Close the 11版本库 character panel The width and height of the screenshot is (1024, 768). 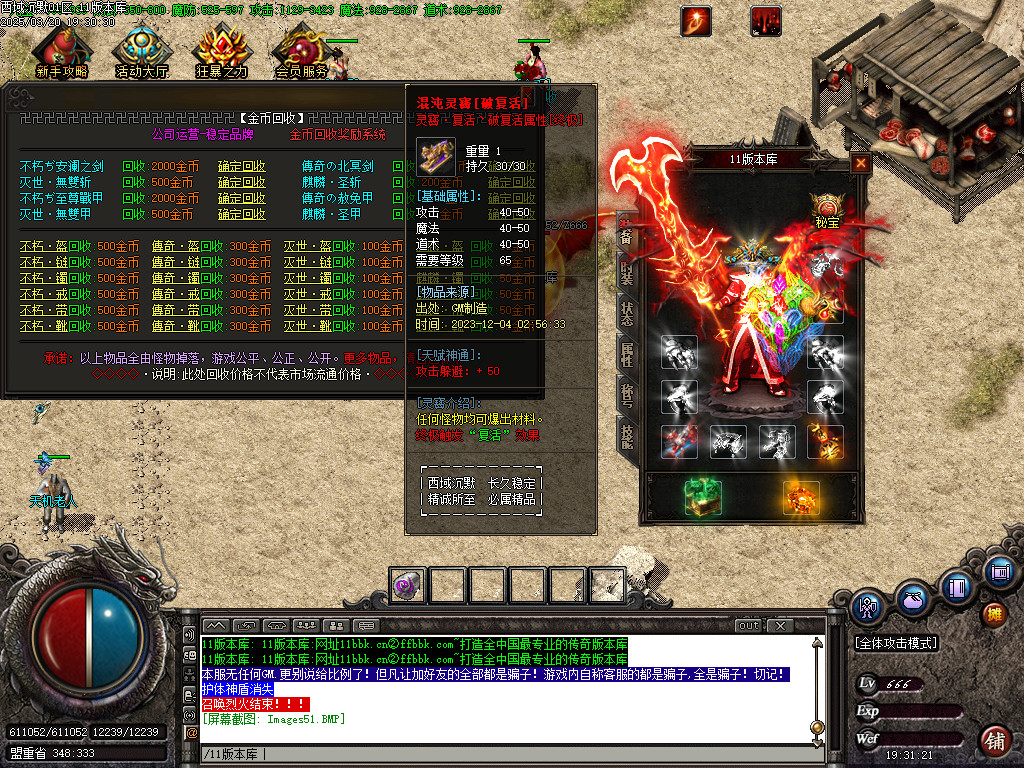(860, 162)
